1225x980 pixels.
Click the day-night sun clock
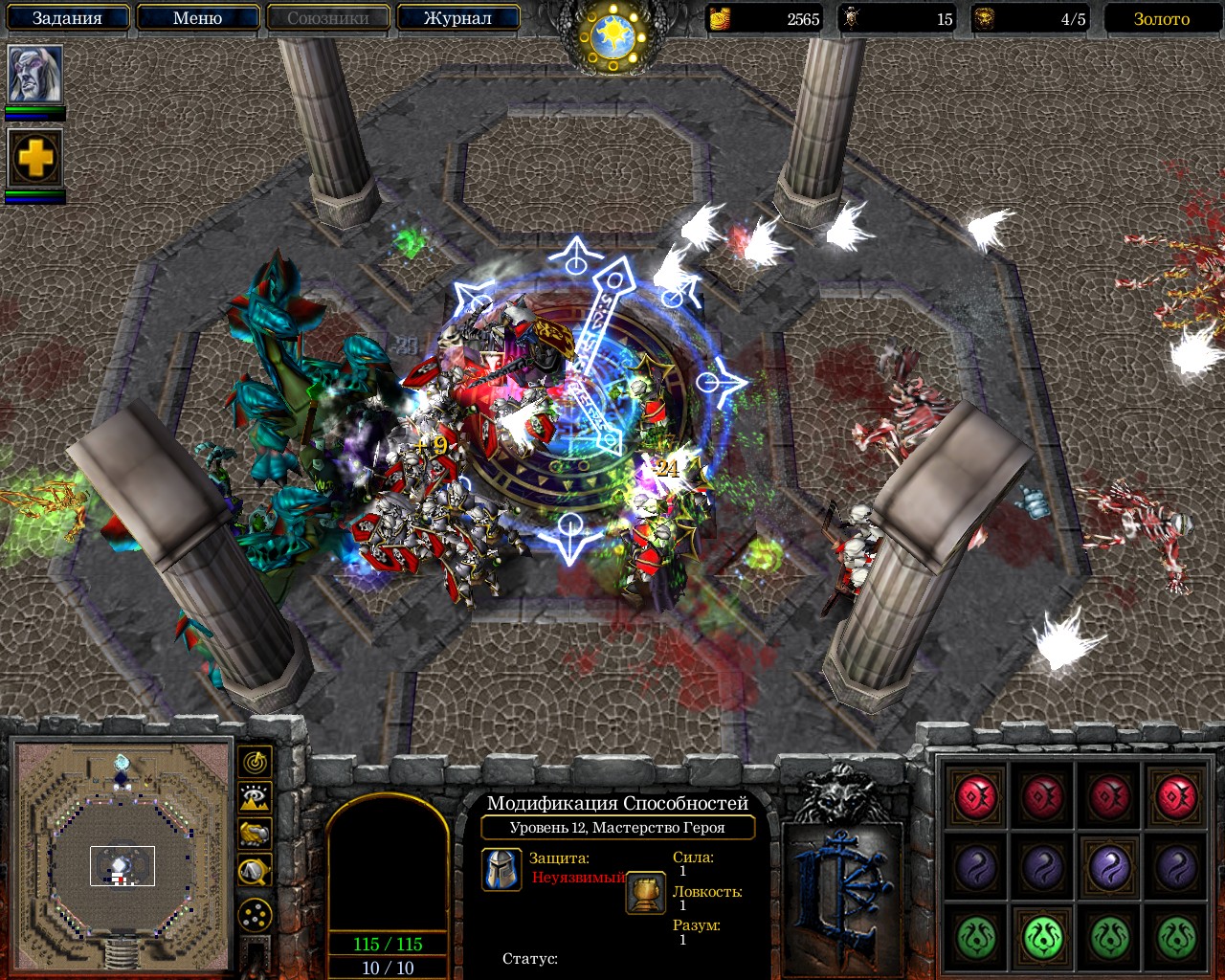(612, 36)
